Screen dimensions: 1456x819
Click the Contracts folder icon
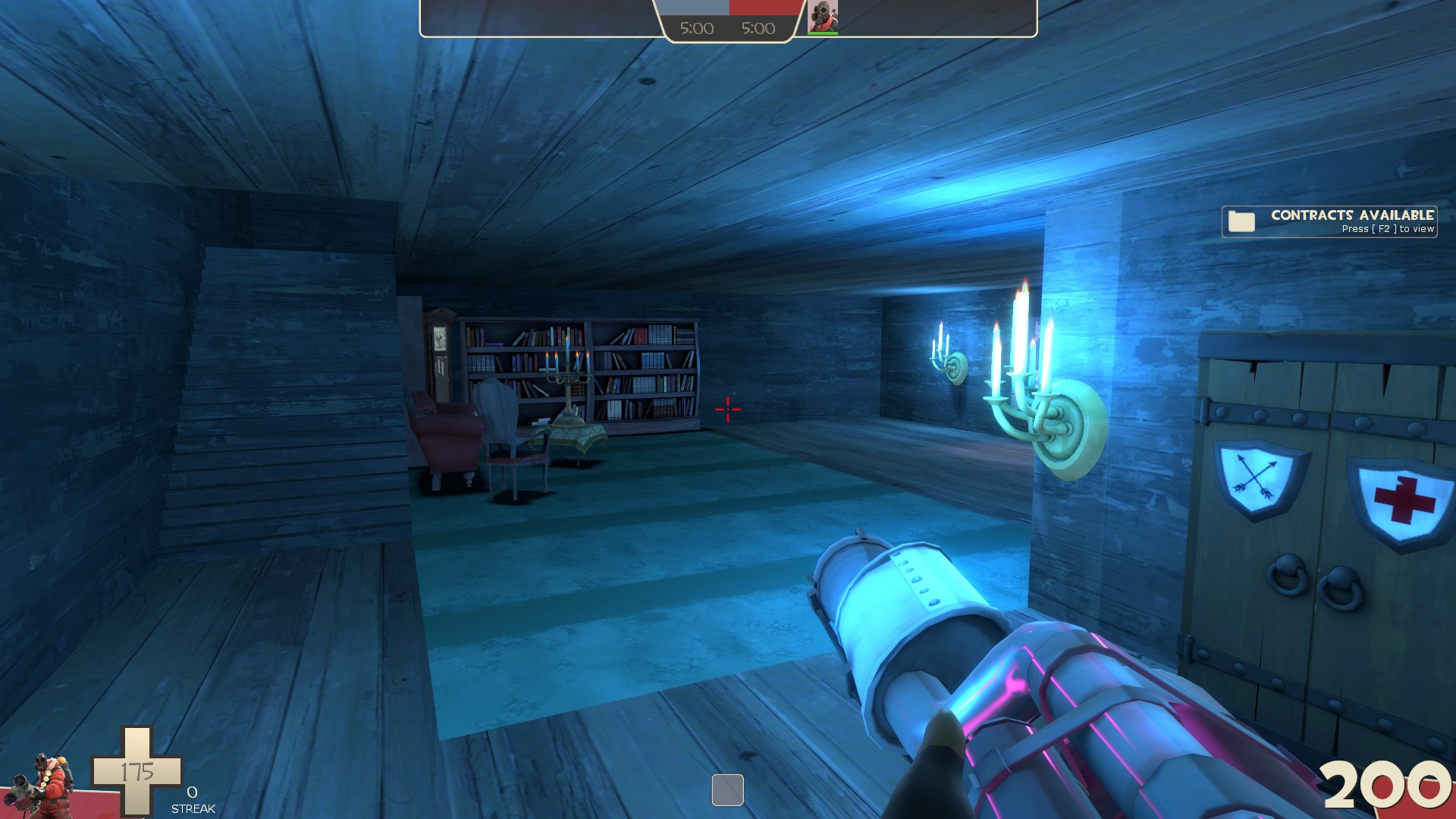coord(1243,222)
